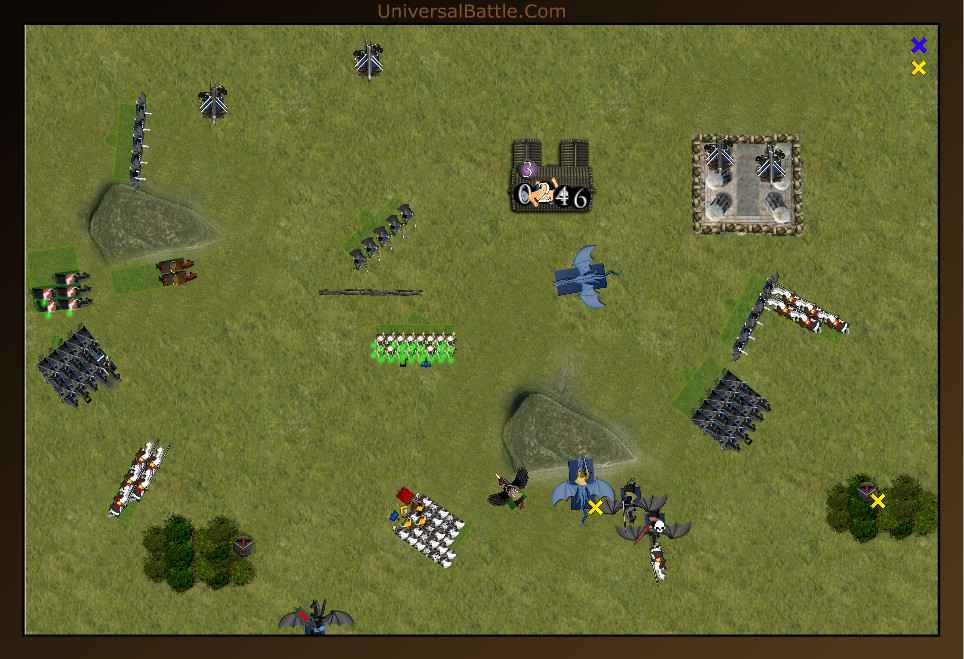
Task: Select the yellow X marker on the blue dragon
Action: (595, 508)
